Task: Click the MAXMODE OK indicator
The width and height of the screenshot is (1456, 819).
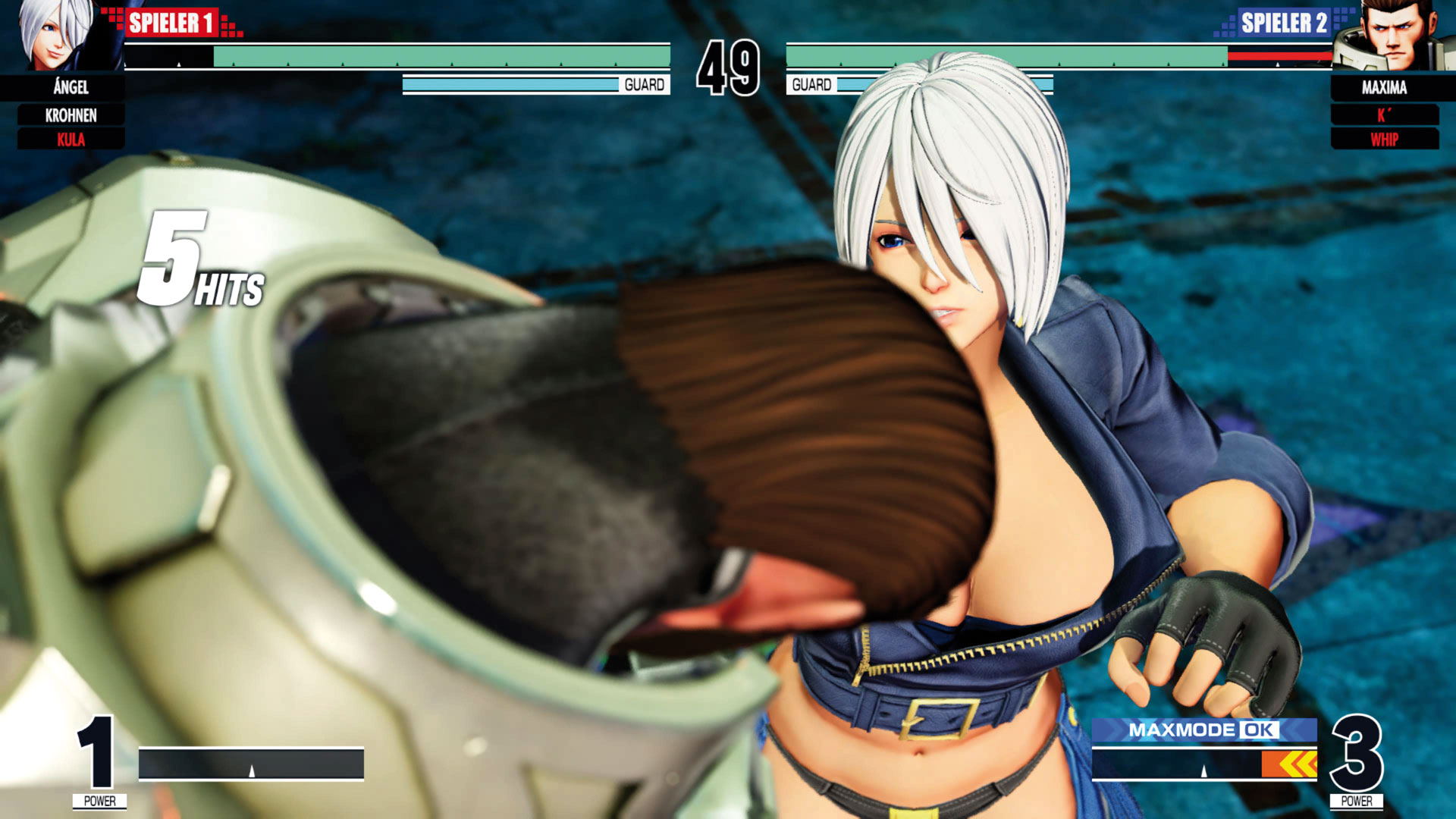Action: point(1203,730)
